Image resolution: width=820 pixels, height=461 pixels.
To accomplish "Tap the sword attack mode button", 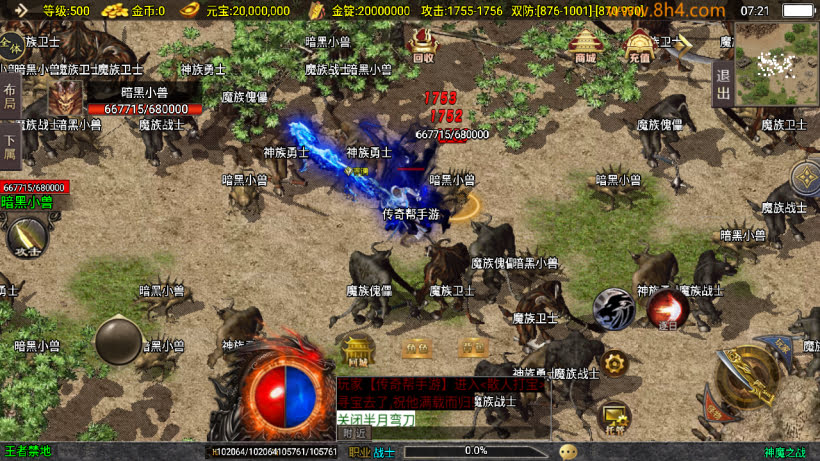I will [26, 238].
